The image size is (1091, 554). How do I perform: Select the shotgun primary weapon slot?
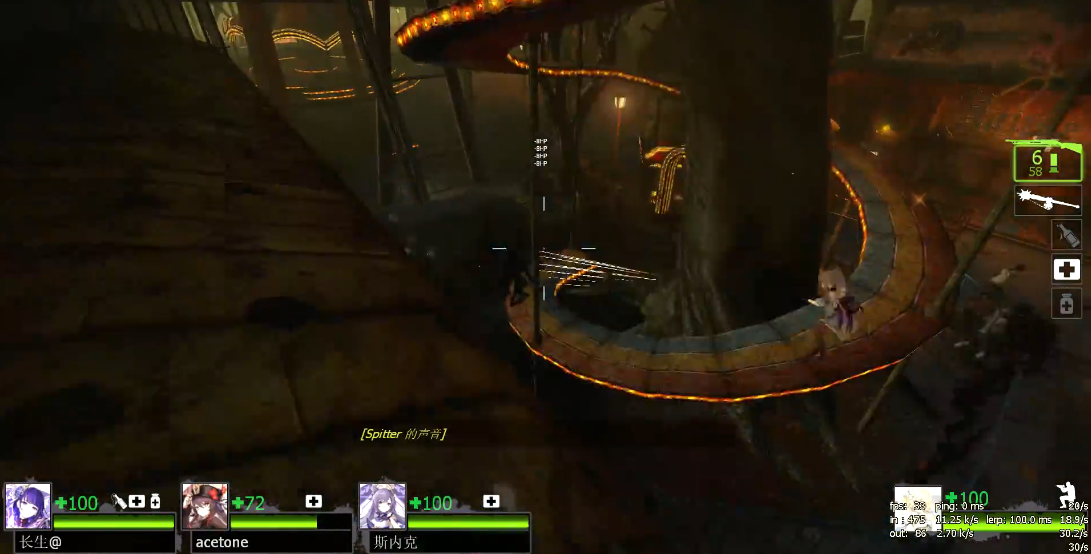coord(1047,161)
